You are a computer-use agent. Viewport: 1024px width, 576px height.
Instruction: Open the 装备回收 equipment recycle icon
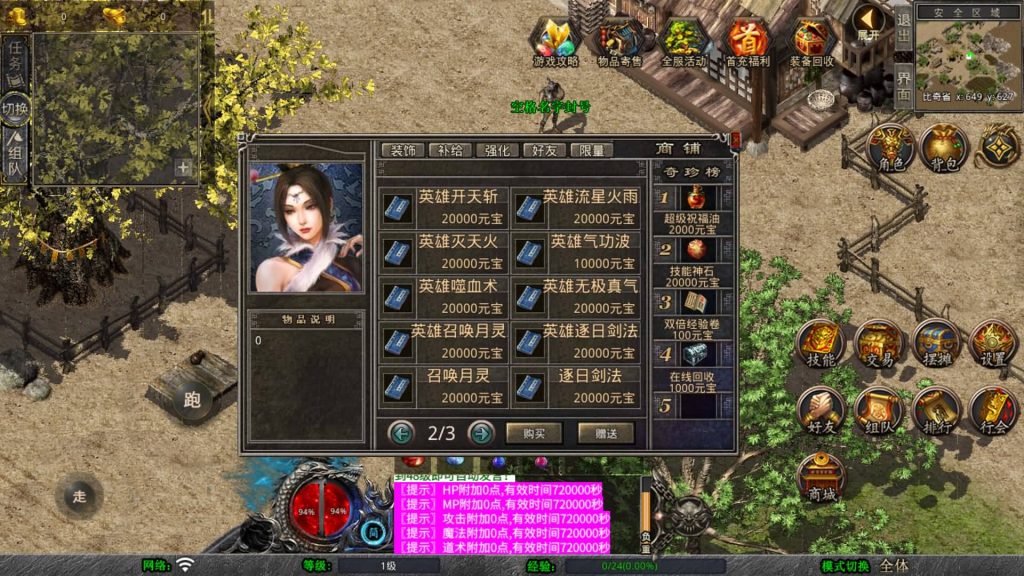point(814,42)
